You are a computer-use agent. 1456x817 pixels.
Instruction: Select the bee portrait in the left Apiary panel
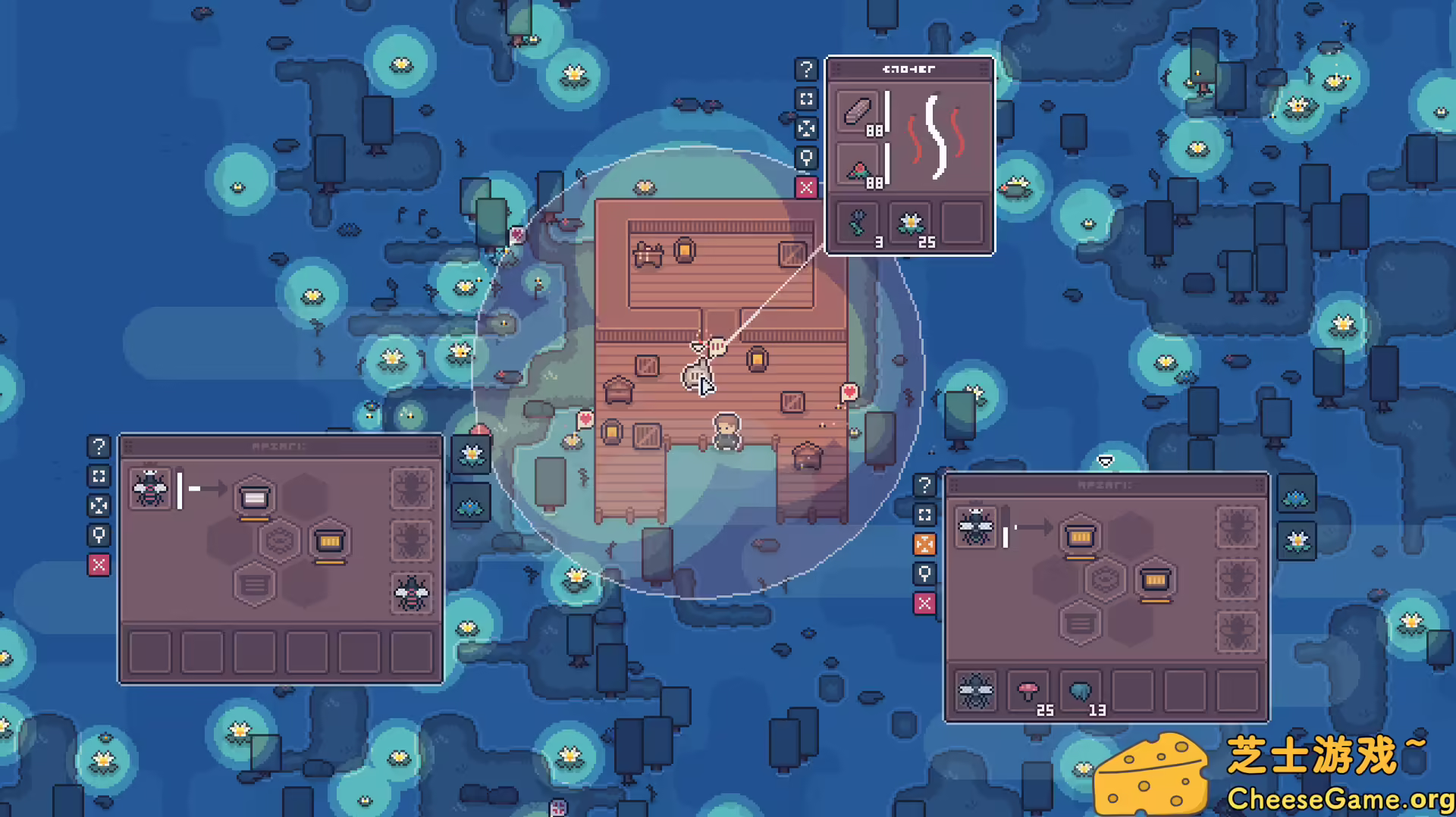pyautogui.click(x=149, y=490)
